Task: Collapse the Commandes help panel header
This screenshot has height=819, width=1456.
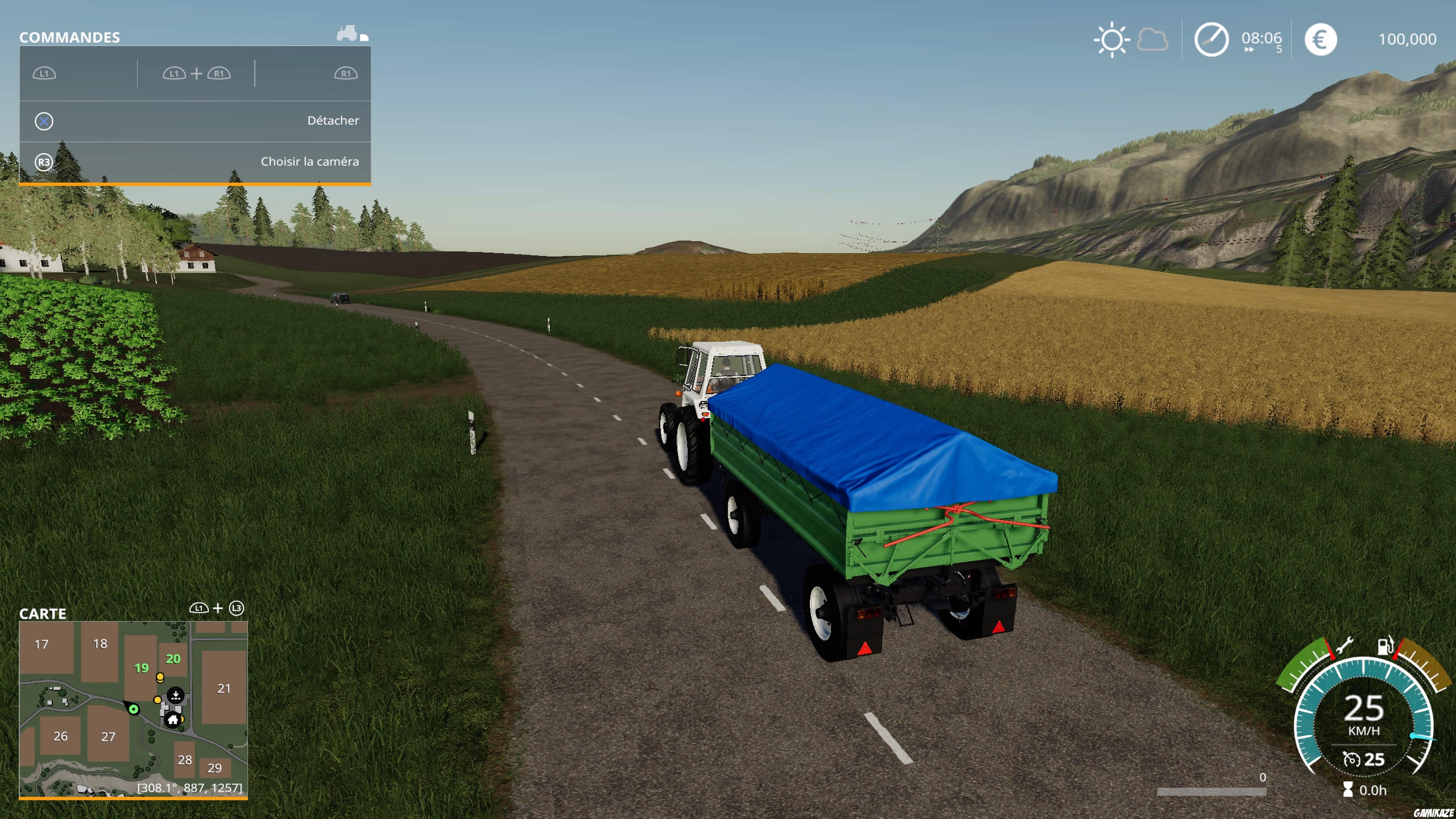Action: point(69,37)
